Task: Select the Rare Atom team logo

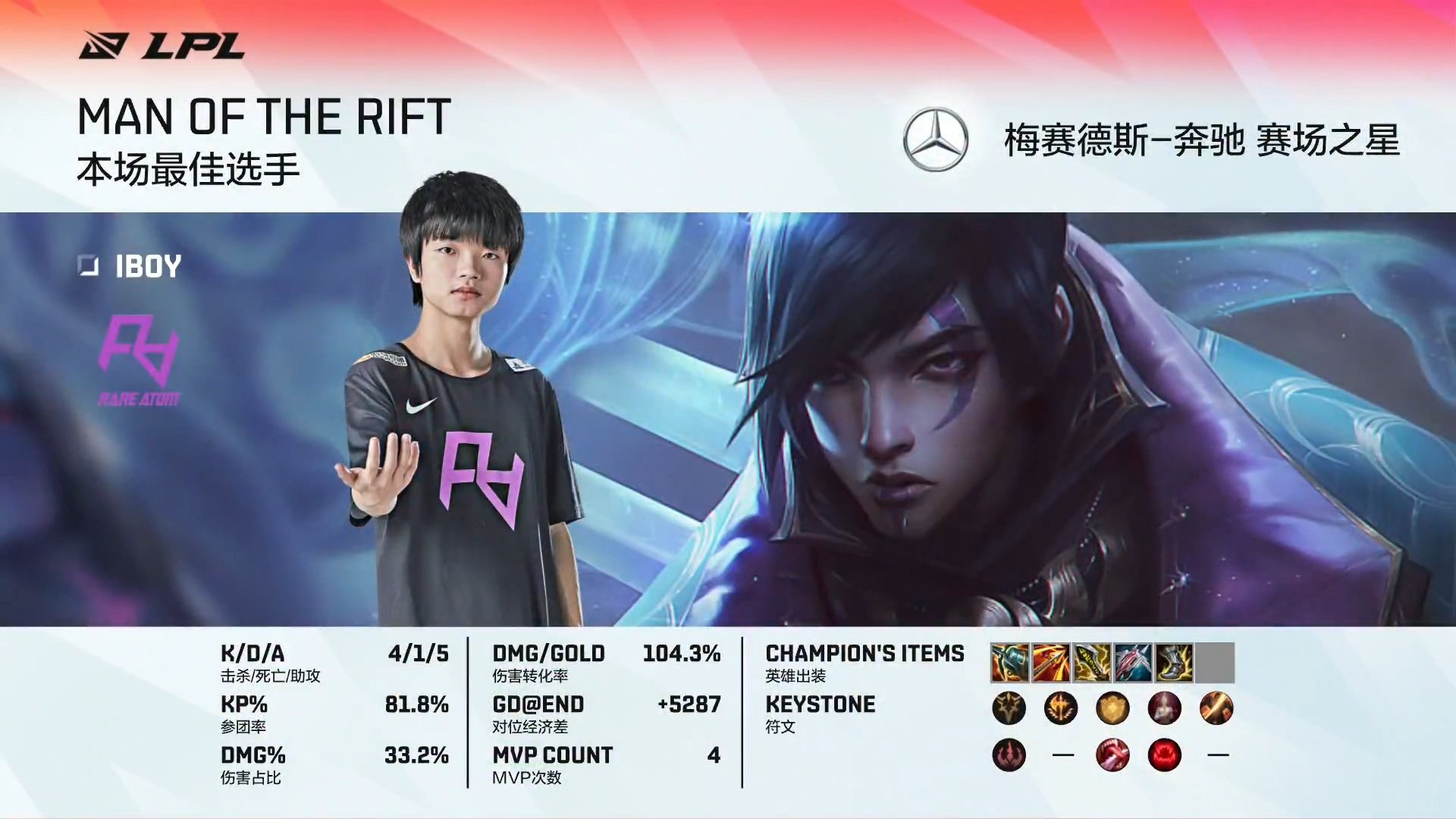Action: [139, 360]
